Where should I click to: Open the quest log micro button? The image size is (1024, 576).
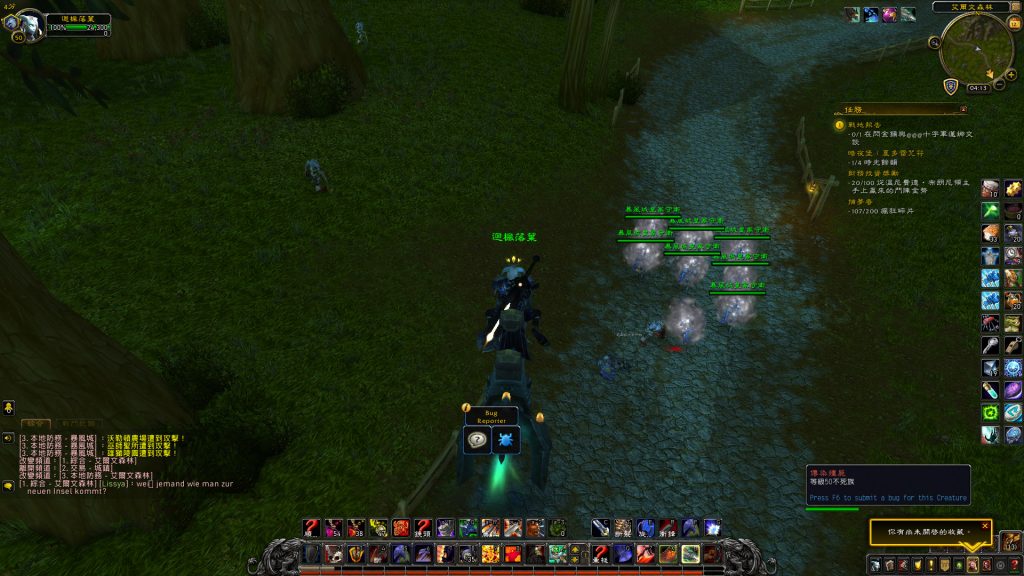pyautogui.click(x=932, y=565)
